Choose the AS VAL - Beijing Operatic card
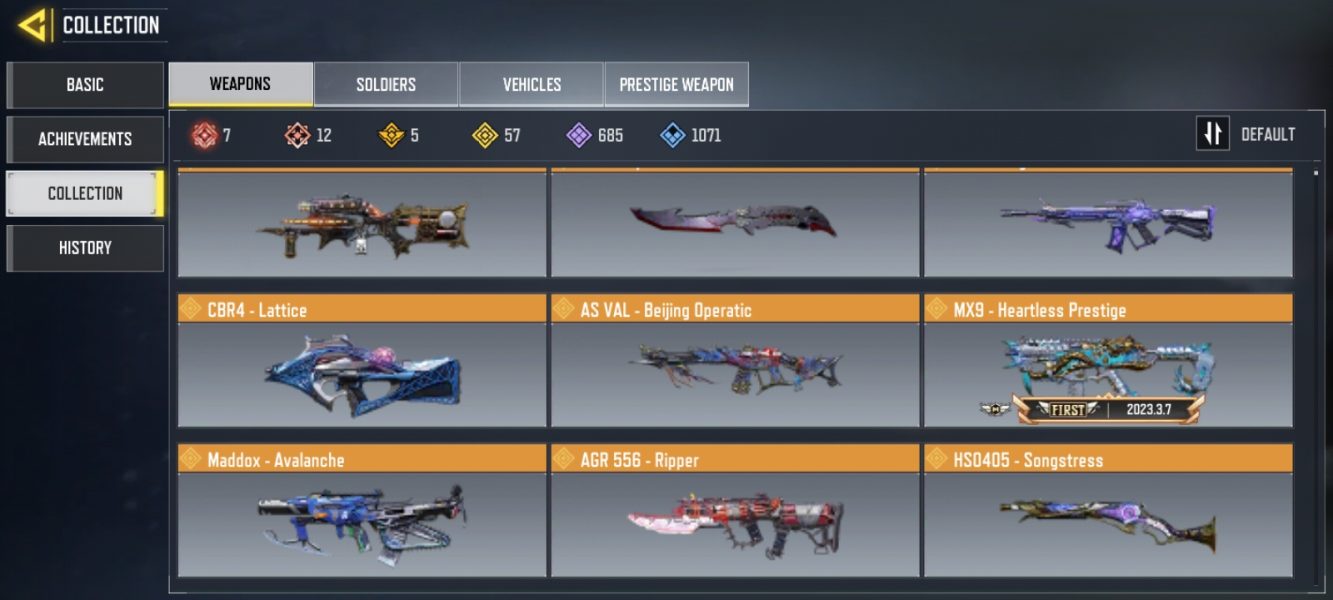Viewport: 1333px width, 600px height. [735, 362]
